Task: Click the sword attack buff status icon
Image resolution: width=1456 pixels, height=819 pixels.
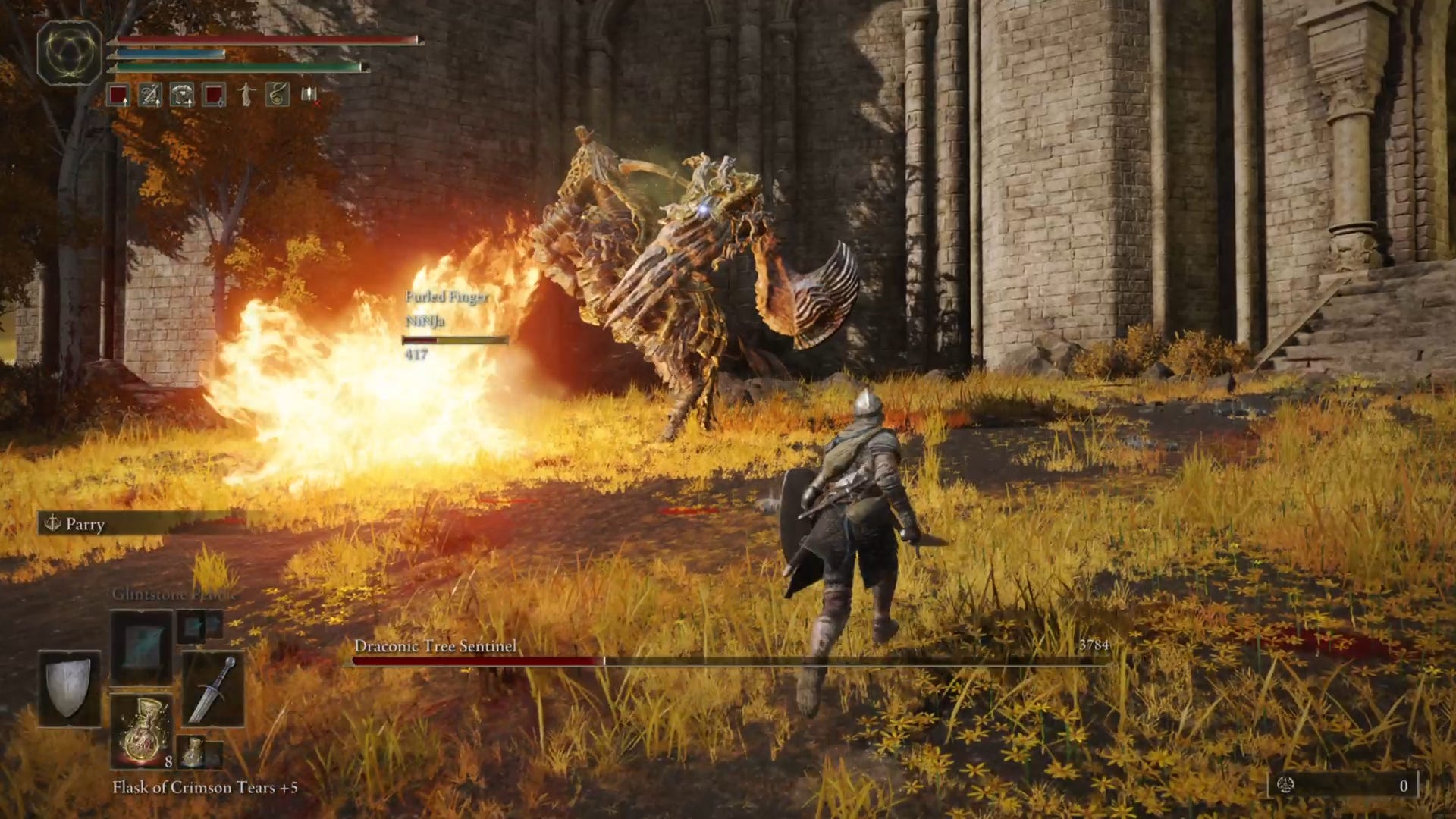Action: [150, 95]
